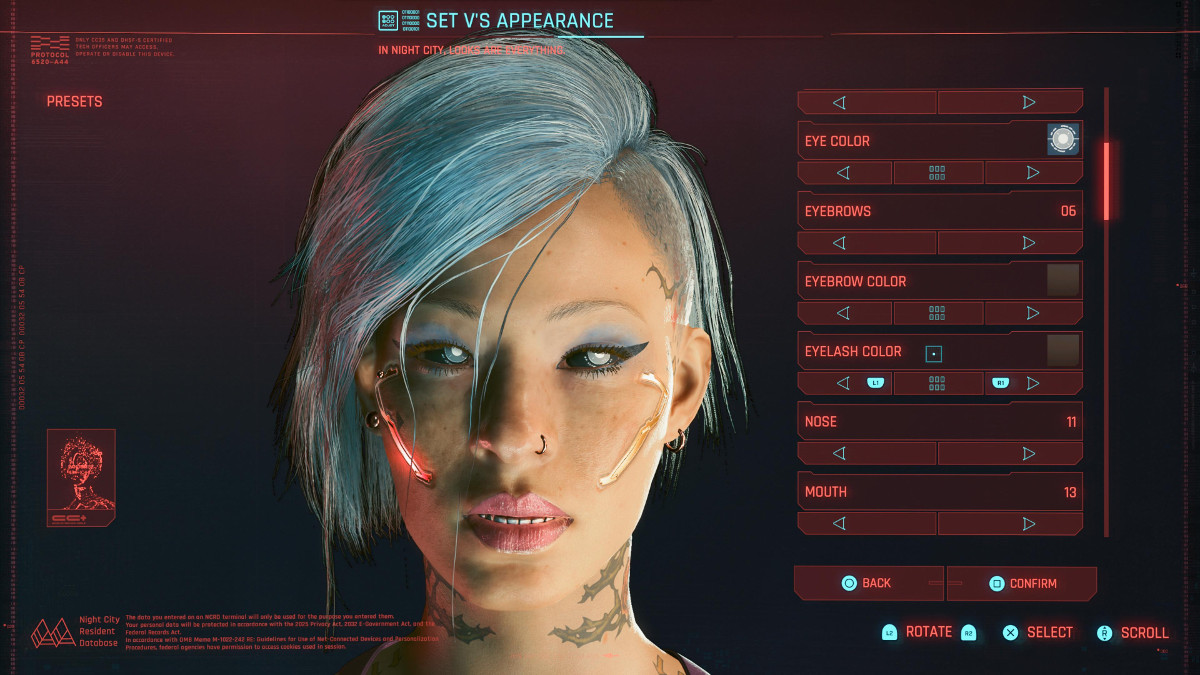The height and width of the screenshot is (675, 1200).
Task: Confirm V's appearance
Action: pyautogui.click(x=1022, y=583)
